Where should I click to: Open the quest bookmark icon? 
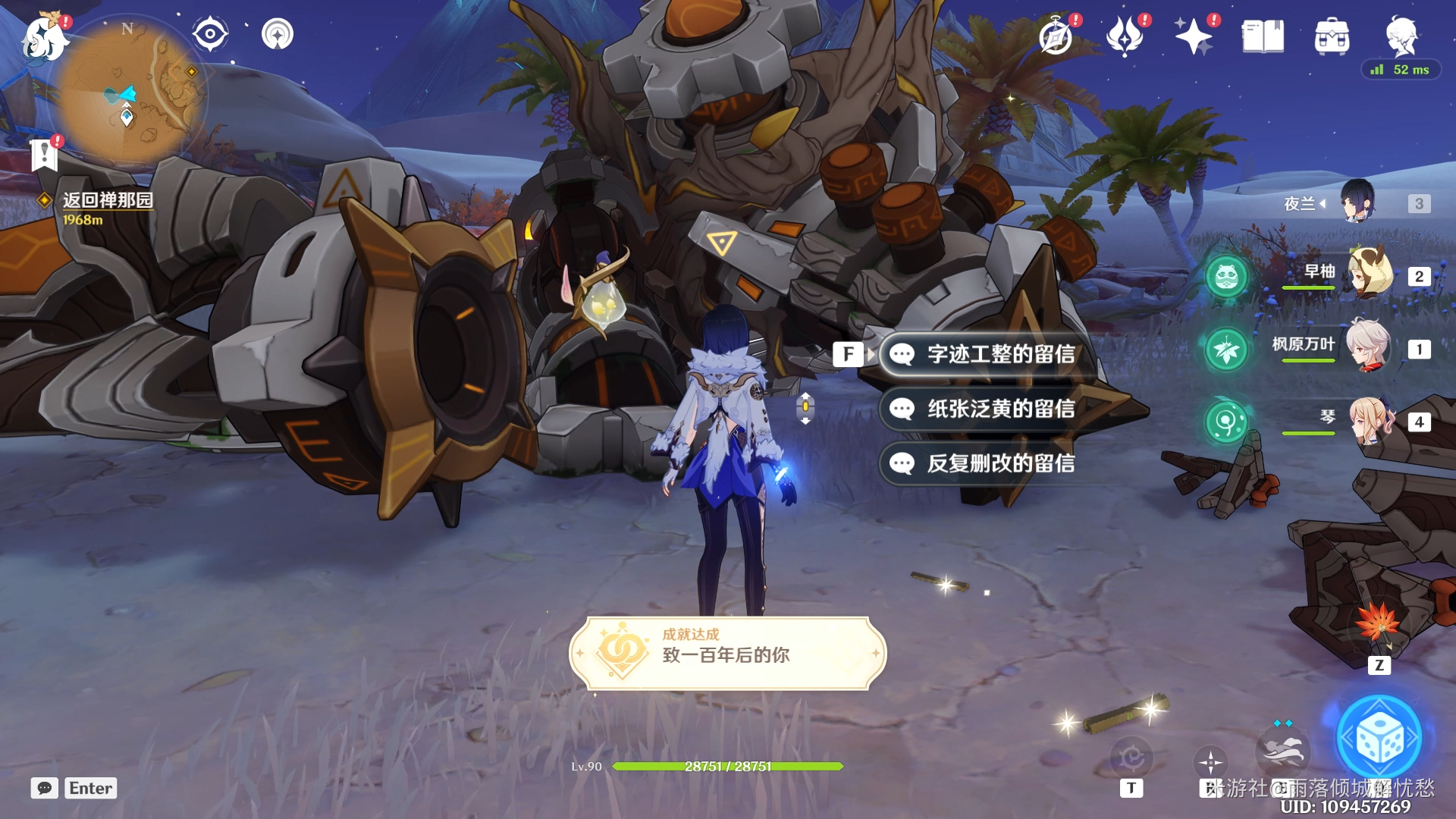[44, 155]
